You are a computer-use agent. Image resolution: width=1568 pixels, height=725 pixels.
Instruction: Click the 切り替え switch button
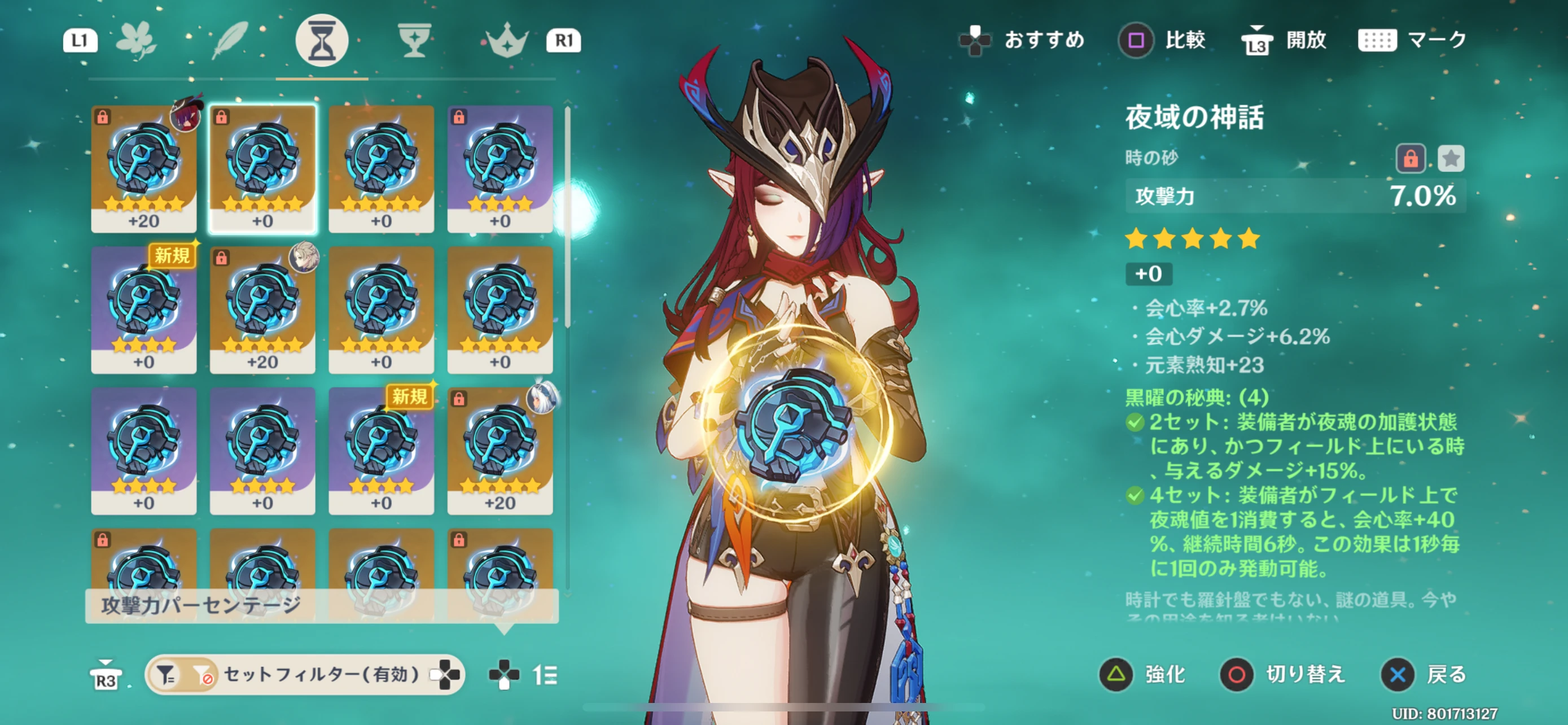point(1282,675)
